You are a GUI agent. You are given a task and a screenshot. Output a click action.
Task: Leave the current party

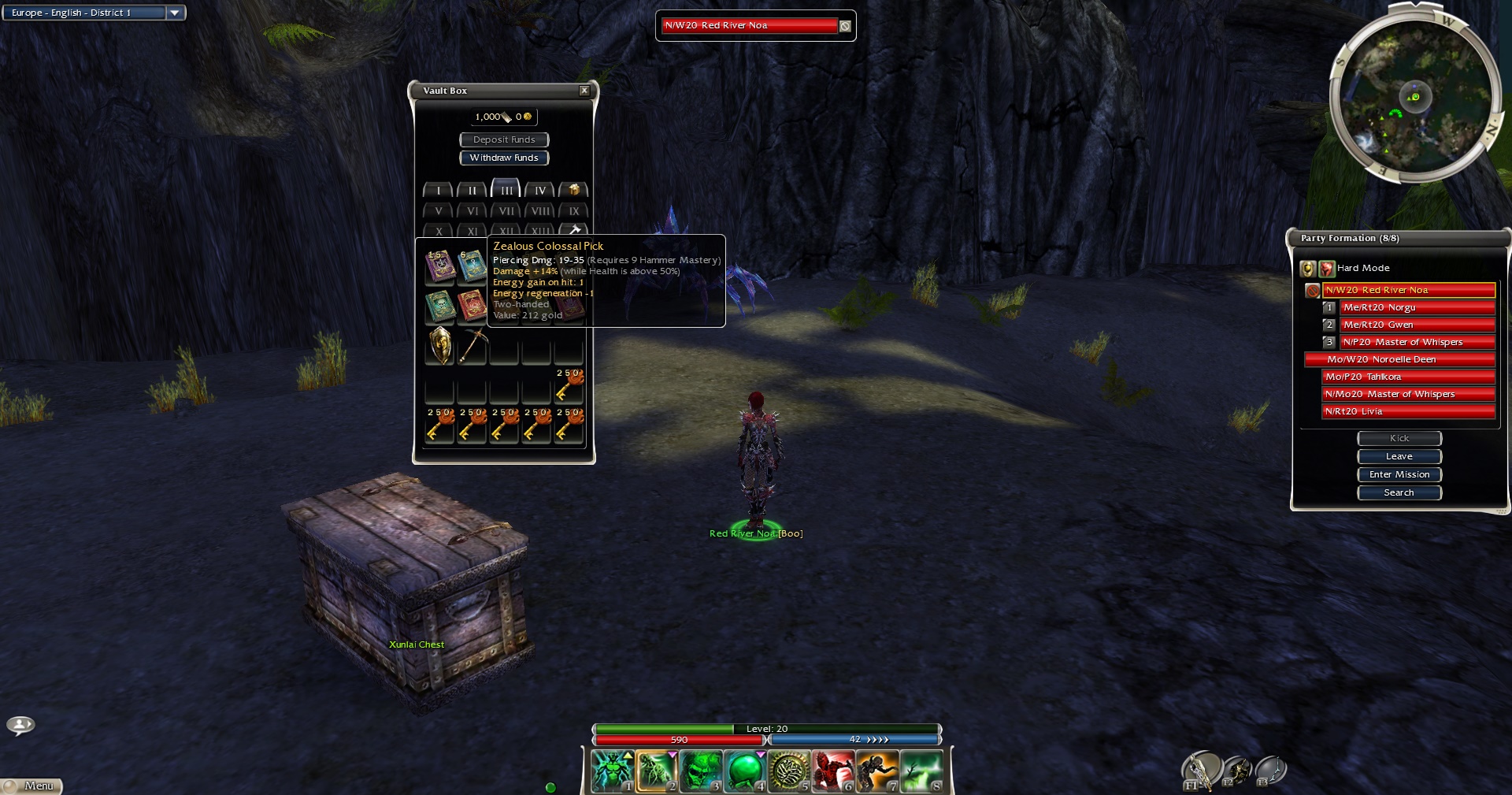[x=1399, y=456]
